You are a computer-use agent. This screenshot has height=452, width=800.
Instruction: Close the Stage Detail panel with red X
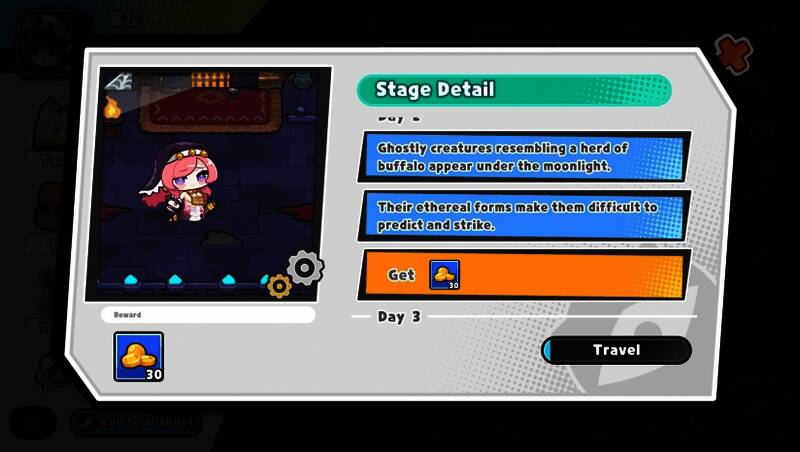pyautogui.click(x=735, y=51)
